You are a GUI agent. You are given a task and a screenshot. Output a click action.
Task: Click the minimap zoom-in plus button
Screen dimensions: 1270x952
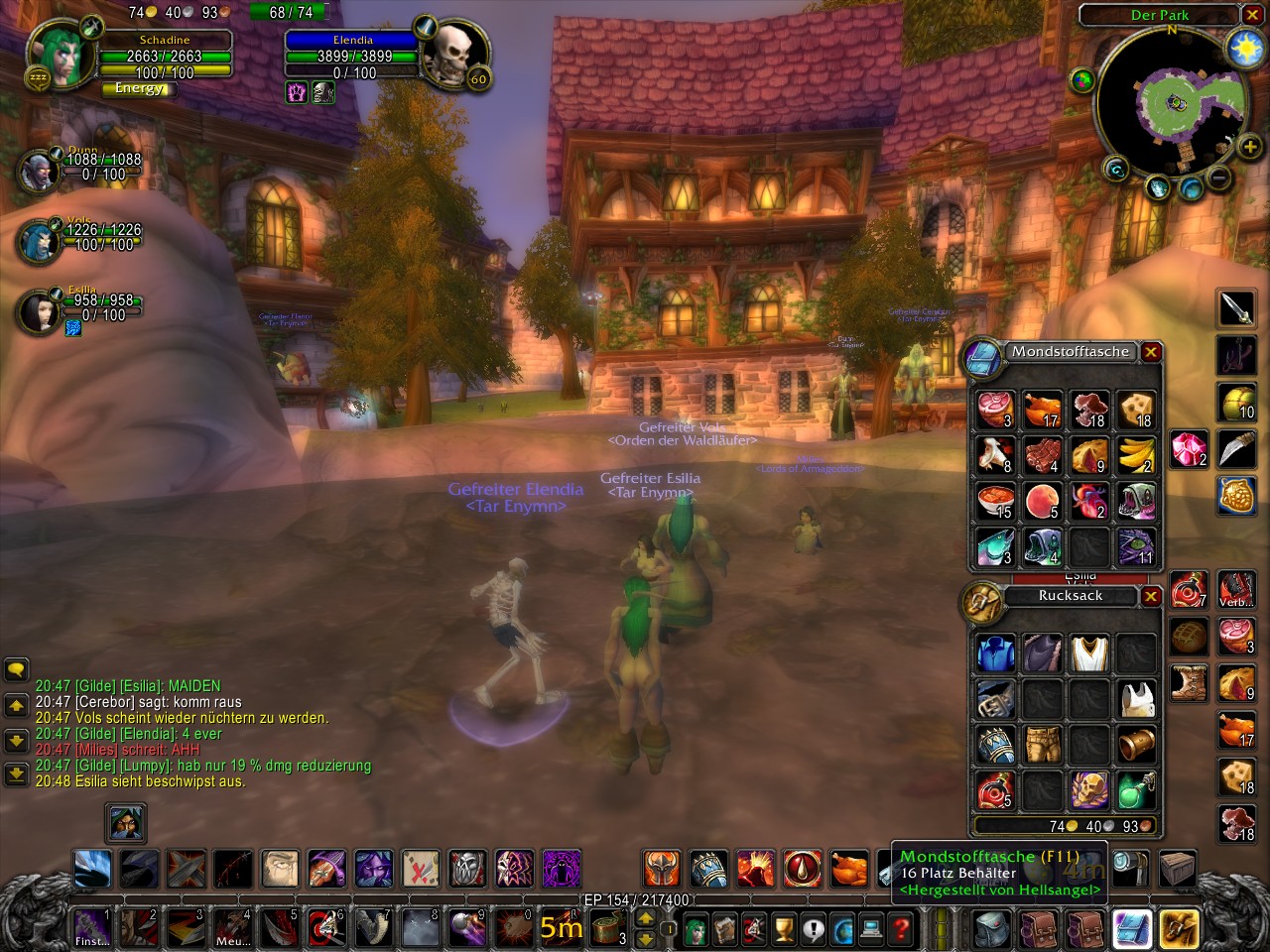[1251, 147]
